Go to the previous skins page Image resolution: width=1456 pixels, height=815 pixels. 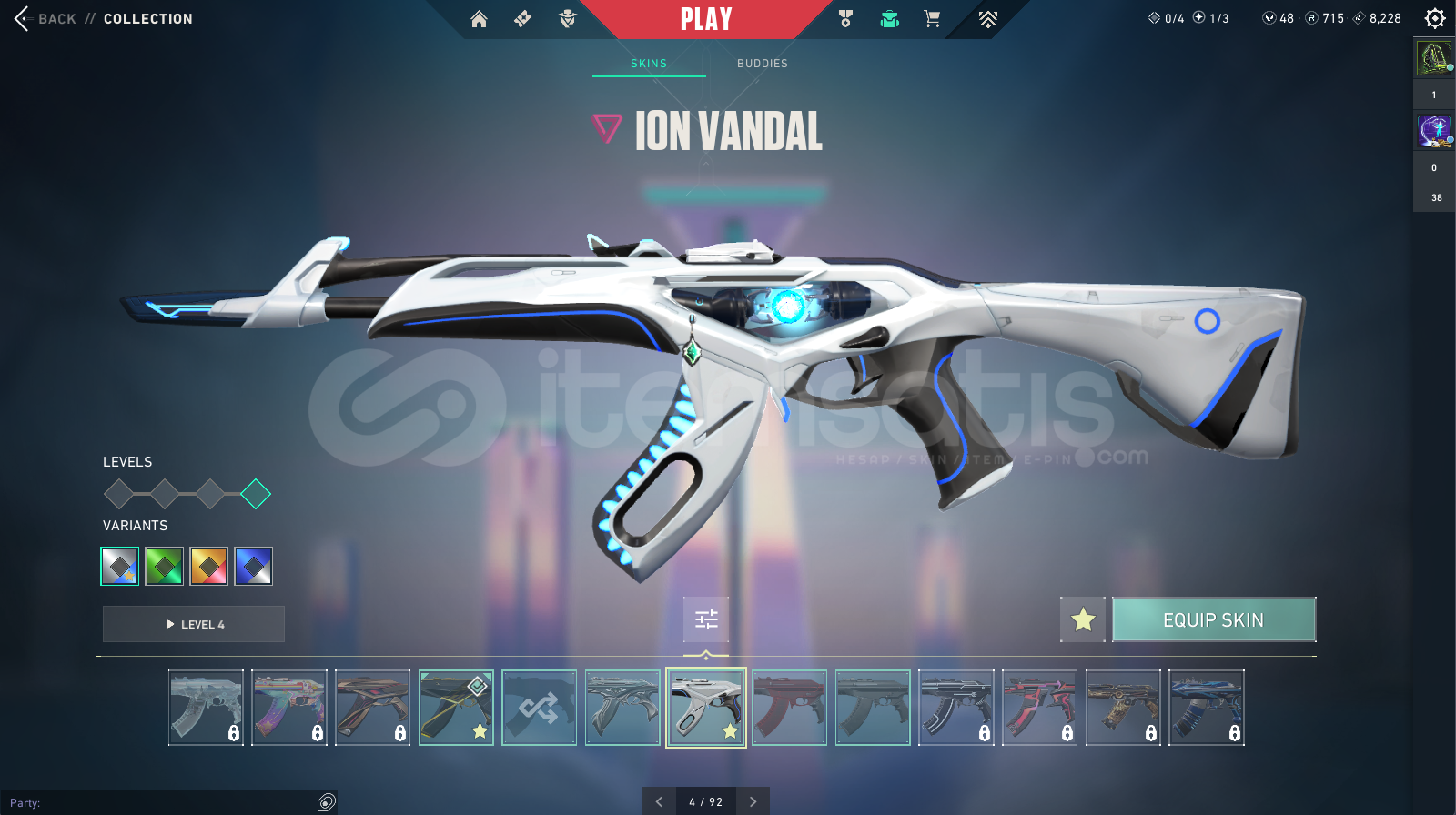pyautogui.click(x=659, y=801)
